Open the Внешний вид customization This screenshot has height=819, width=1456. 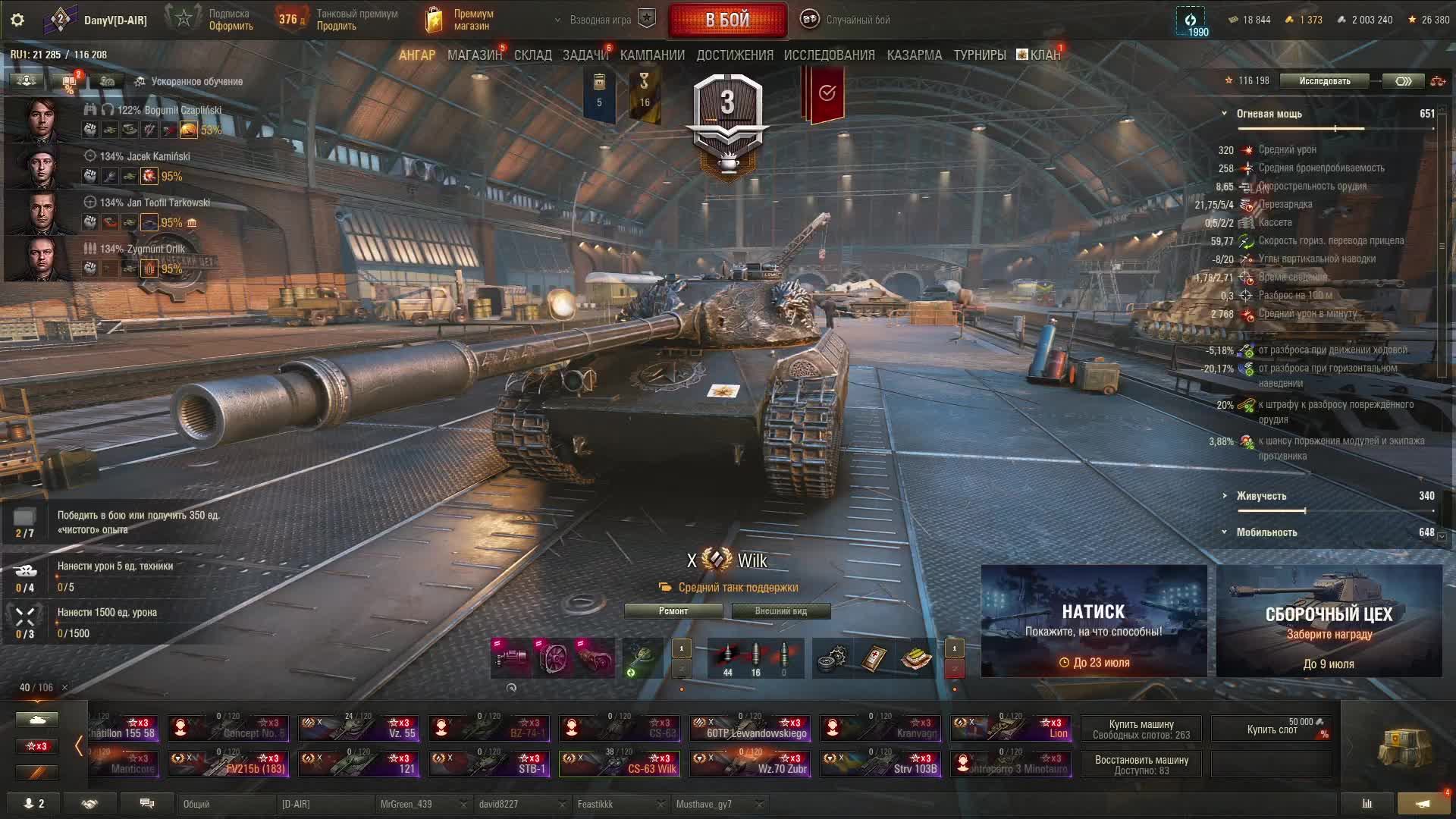point(780,611)
